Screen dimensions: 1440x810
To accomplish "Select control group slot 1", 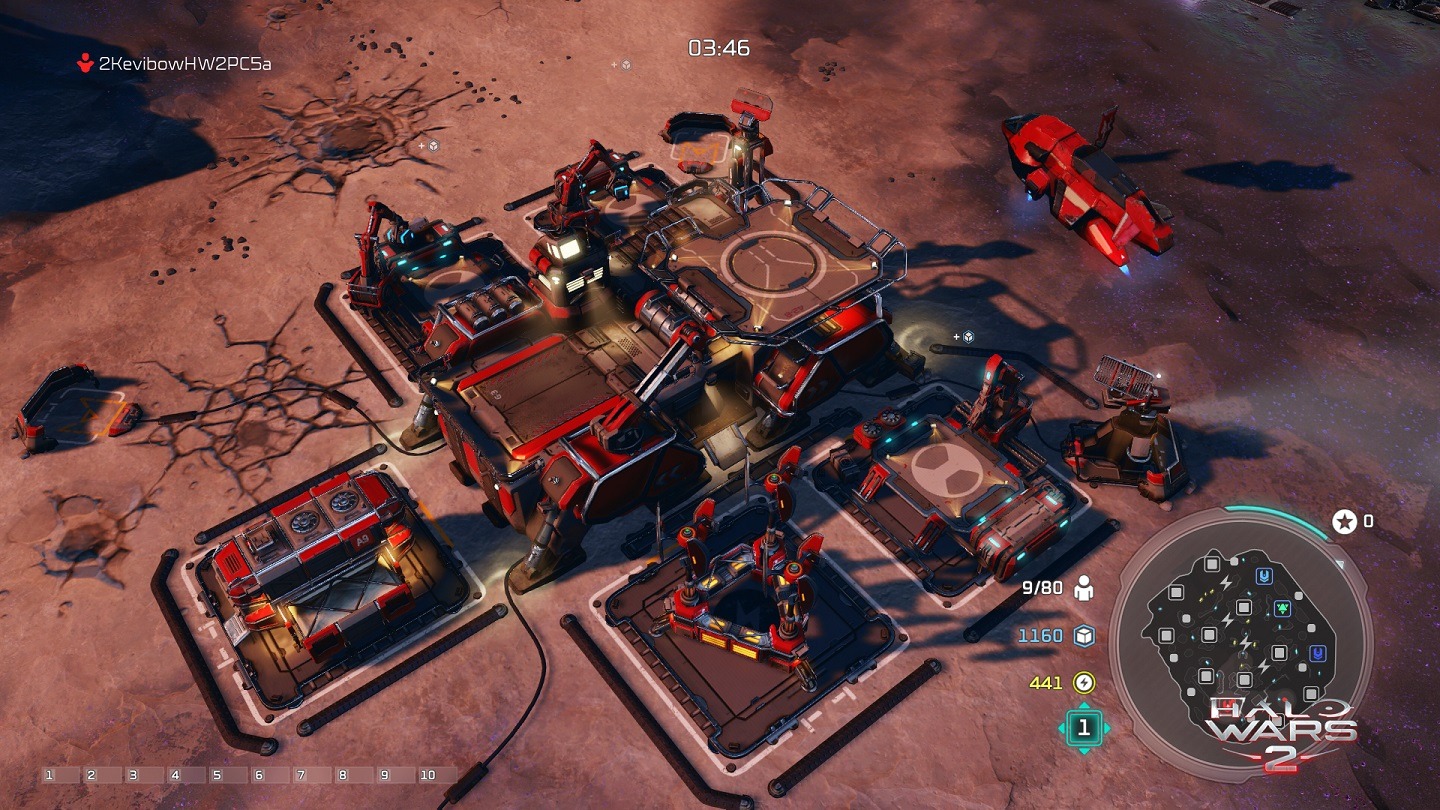I will click(x=47, y=775).
